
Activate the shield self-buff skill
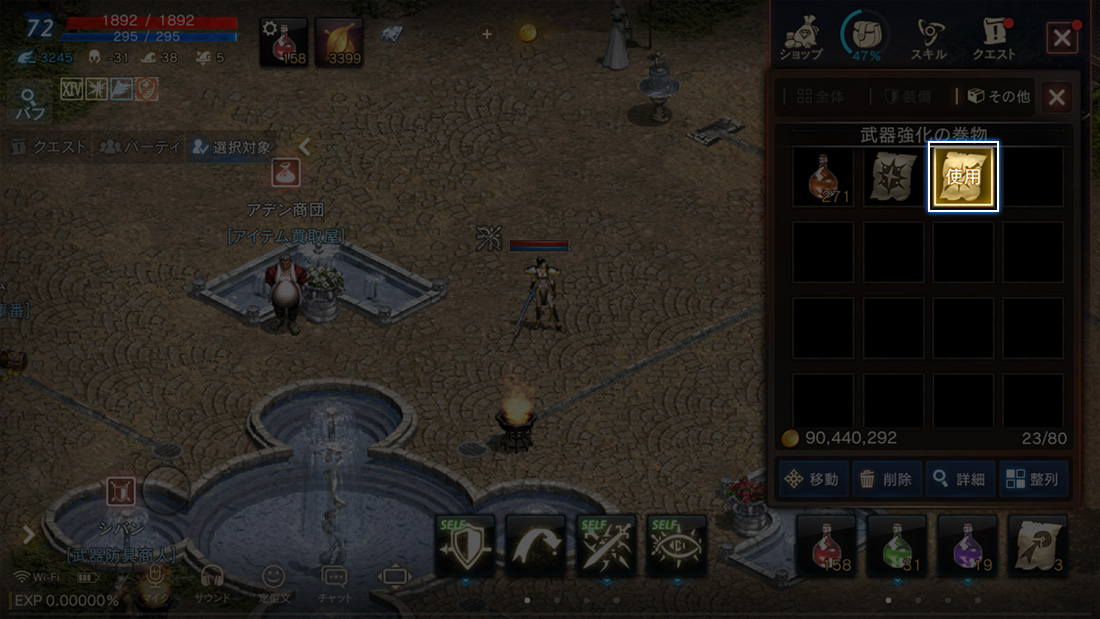tap(465, 545)
